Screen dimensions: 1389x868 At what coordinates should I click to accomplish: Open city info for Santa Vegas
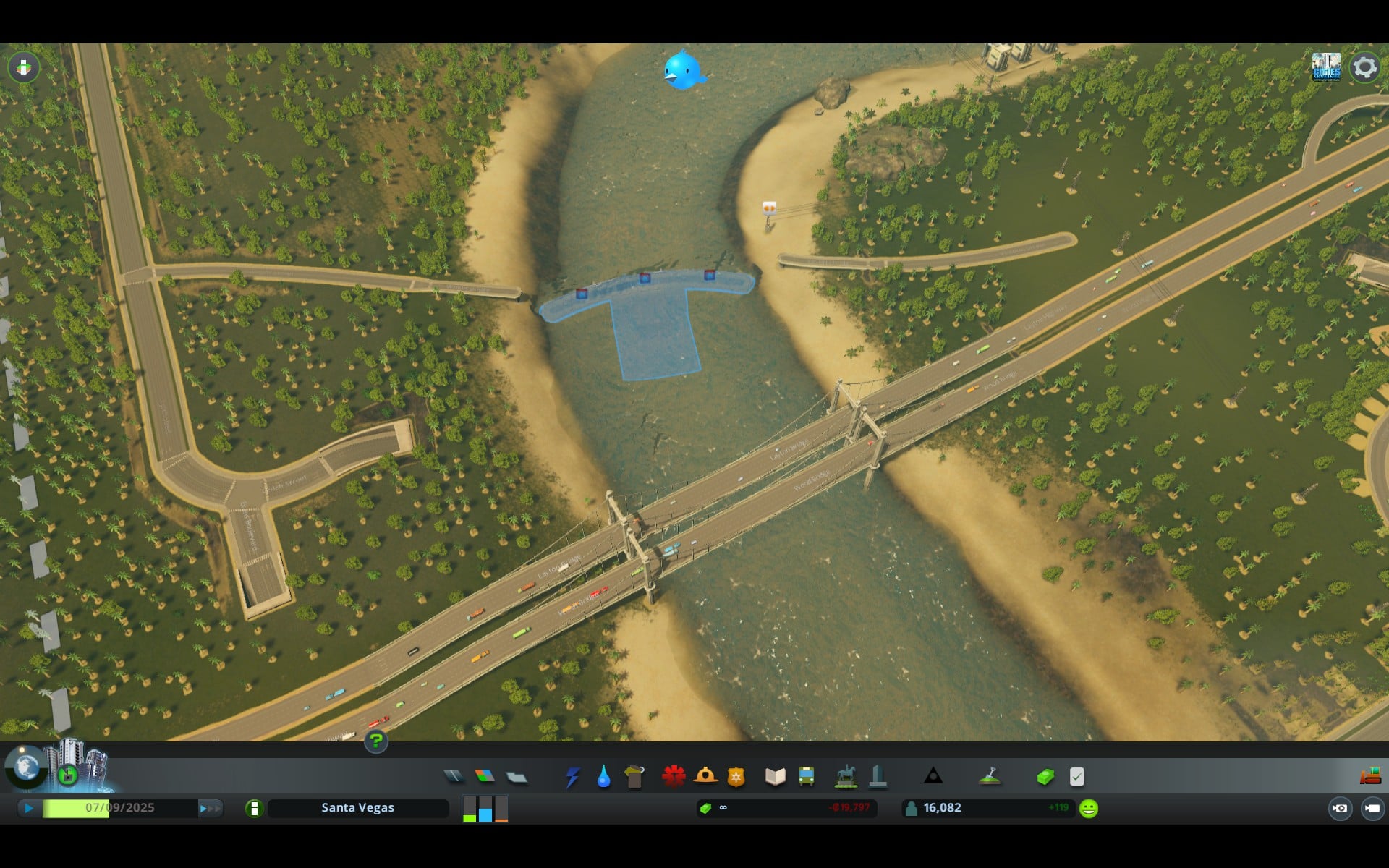pos(357,808)
